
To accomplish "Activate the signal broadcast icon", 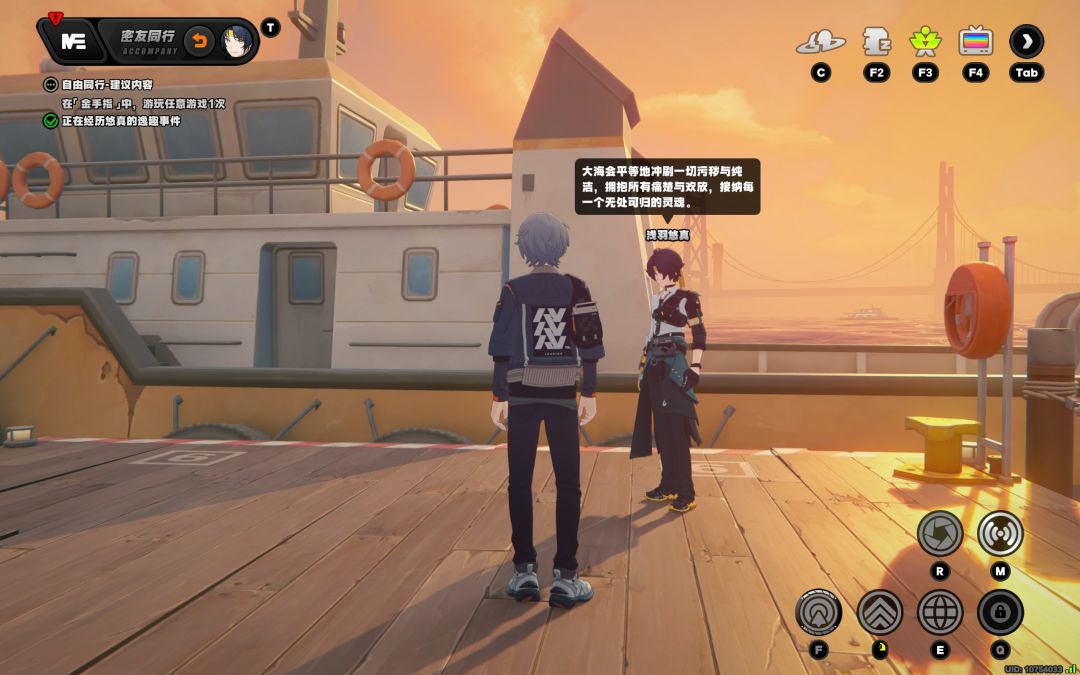I will point(1000,533).
